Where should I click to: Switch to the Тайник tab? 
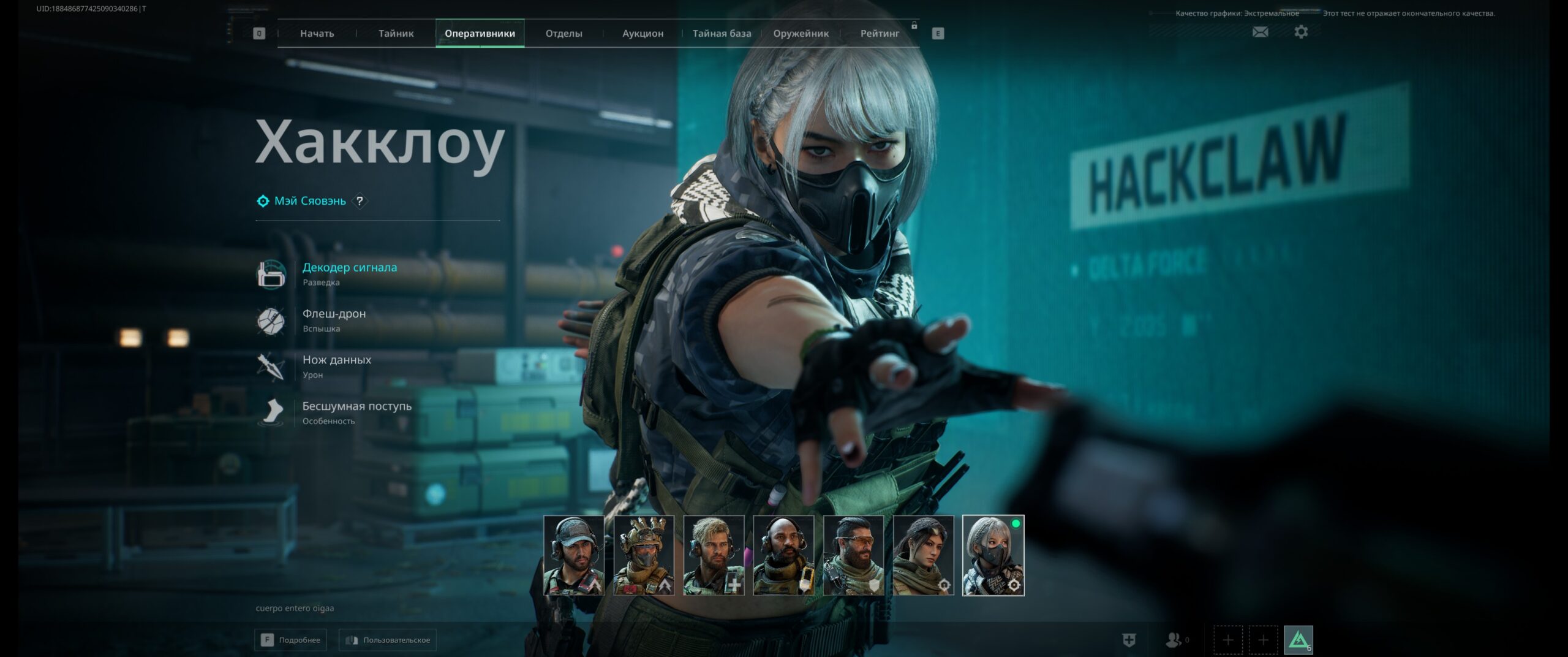point(396,34)
